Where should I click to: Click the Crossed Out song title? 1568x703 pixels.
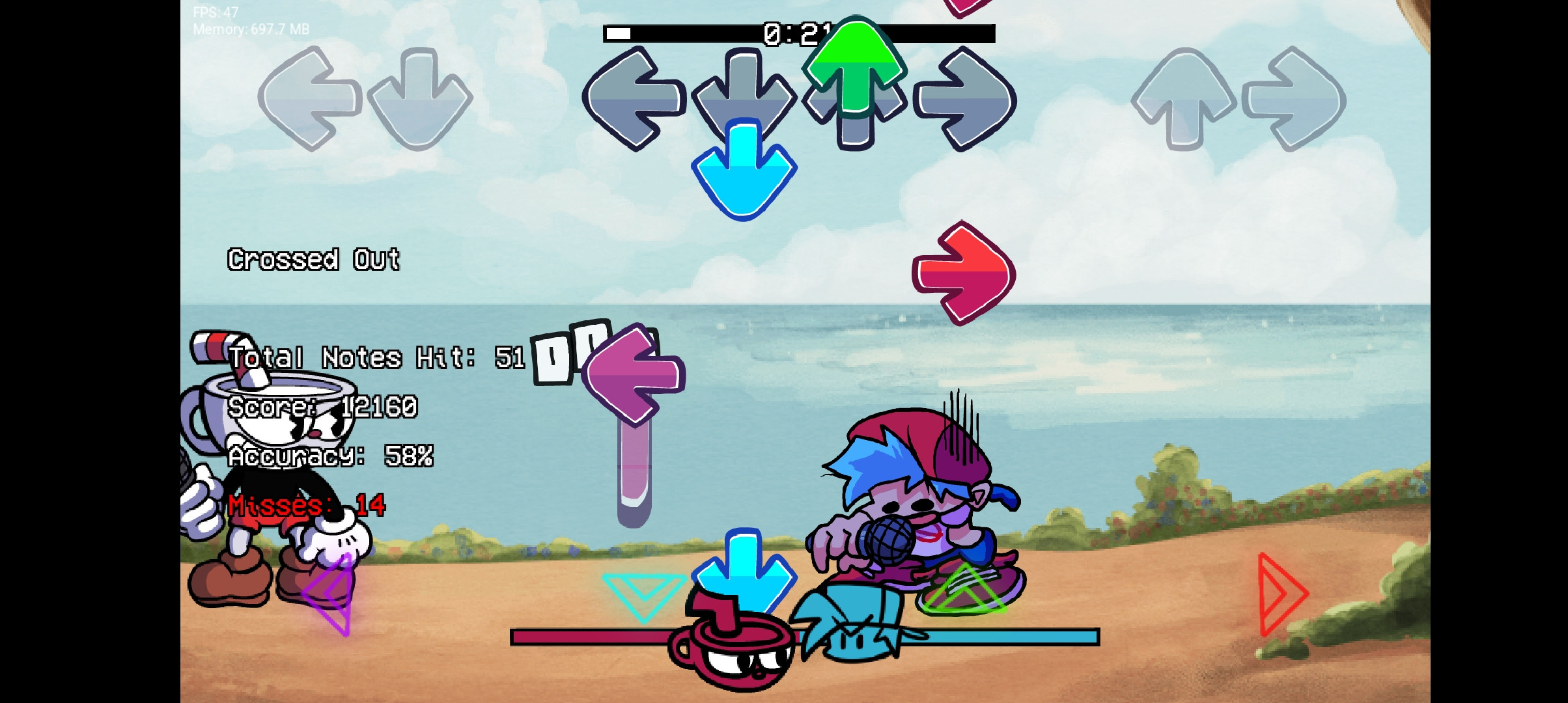click(314, 260)
